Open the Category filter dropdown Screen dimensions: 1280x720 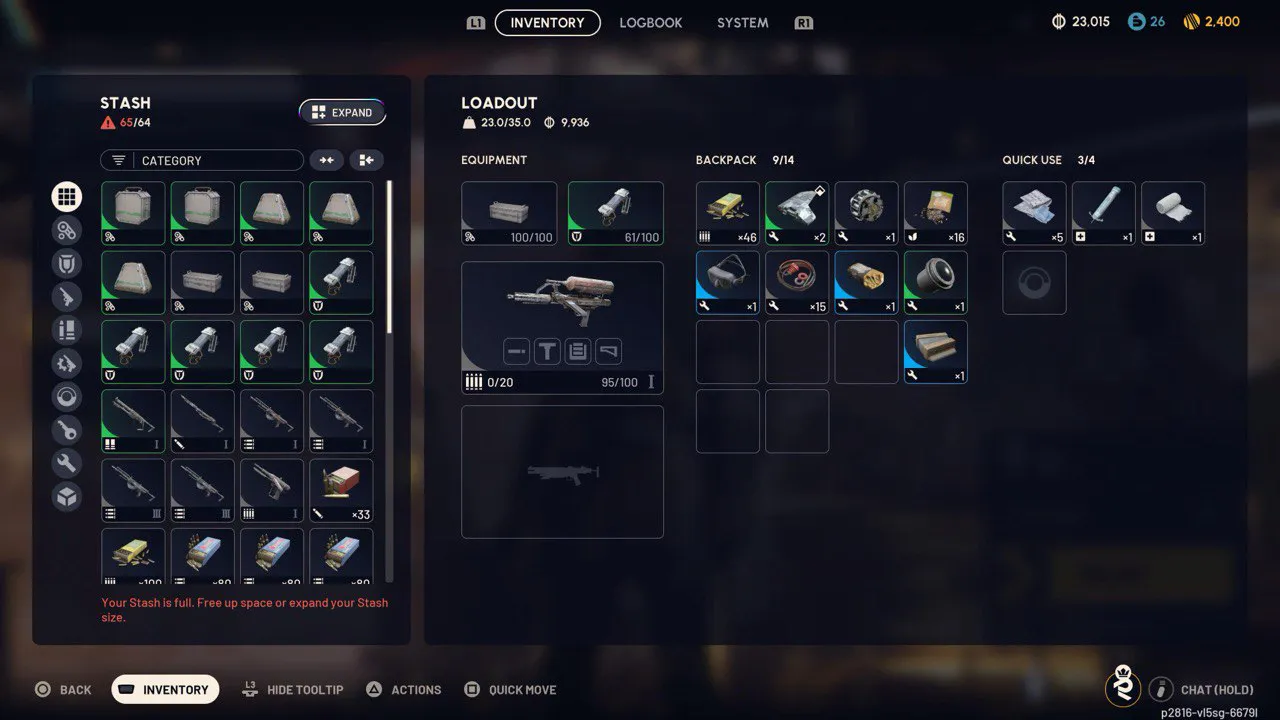coord(201,160)
